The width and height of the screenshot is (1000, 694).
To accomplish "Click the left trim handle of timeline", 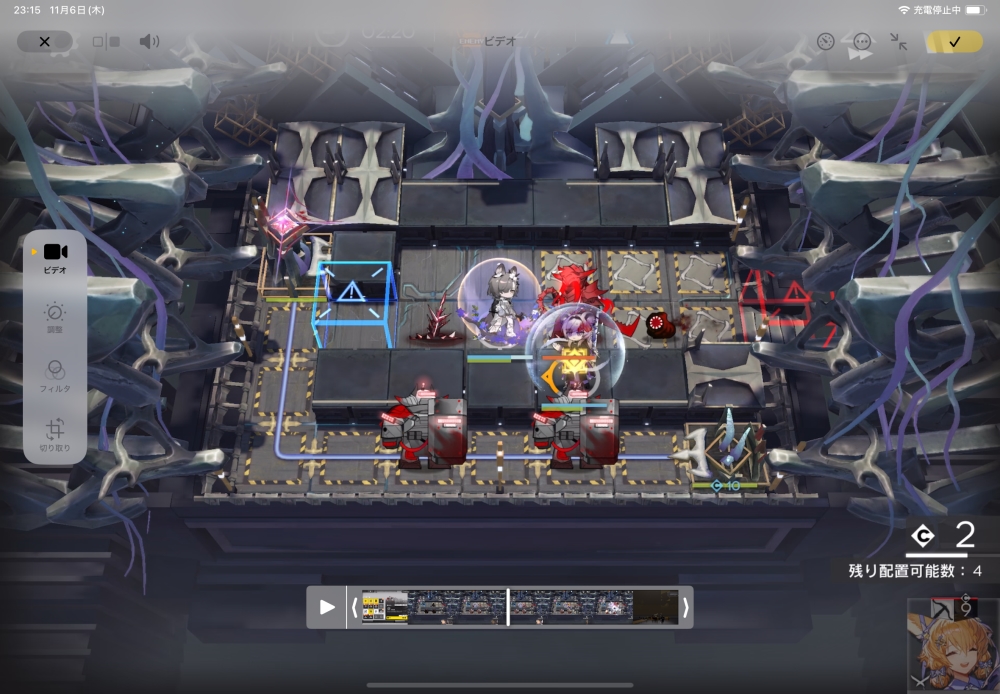I will click(x=354, y=607).
